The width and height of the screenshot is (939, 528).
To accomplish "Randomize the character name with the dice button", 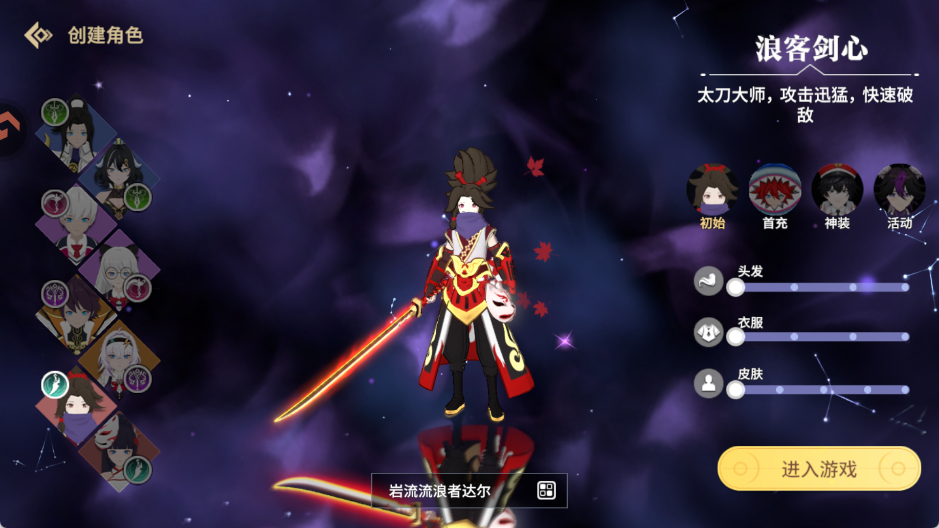I will click(x=546, y=490).
